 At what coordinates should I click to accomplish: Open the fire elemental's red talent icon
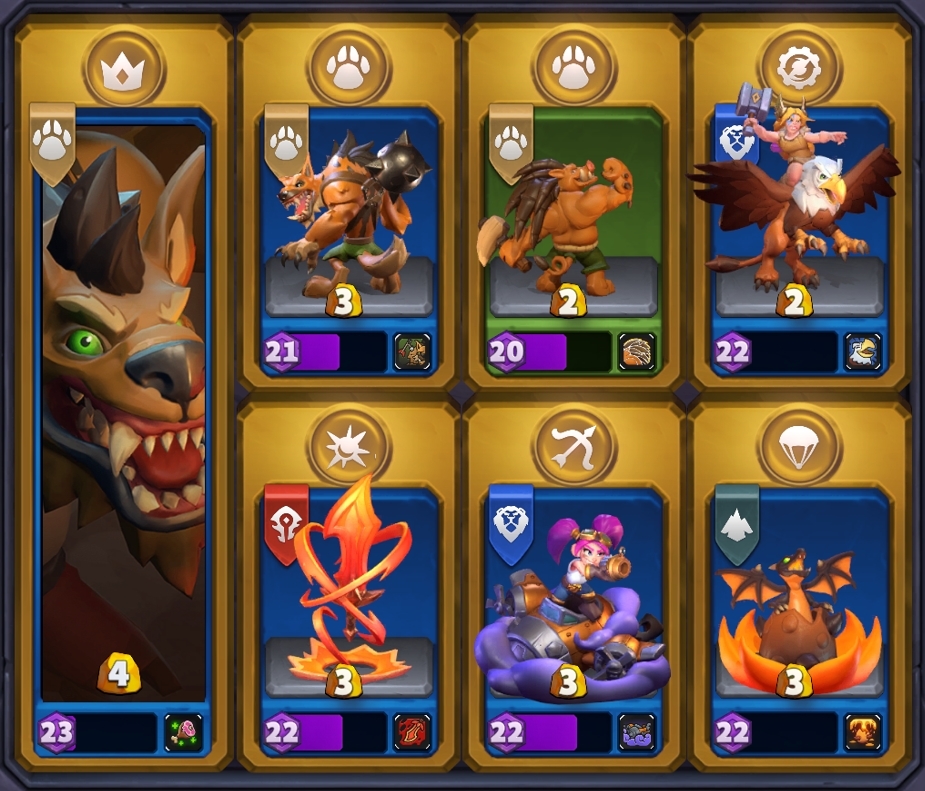pyautogui.click(x=412, y=733)
